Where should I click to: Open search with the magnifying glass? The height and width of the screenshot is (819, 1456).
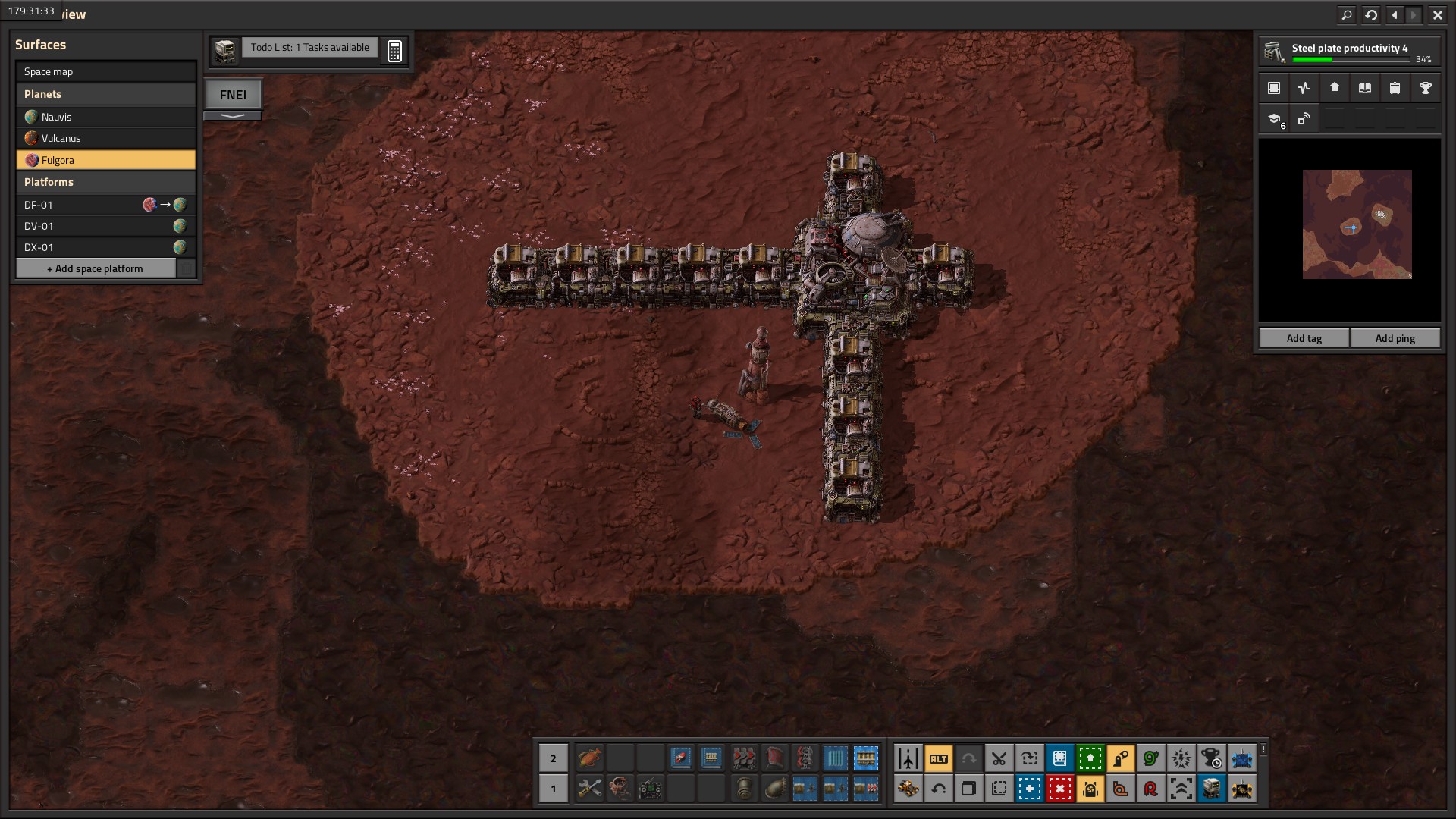1347,14
